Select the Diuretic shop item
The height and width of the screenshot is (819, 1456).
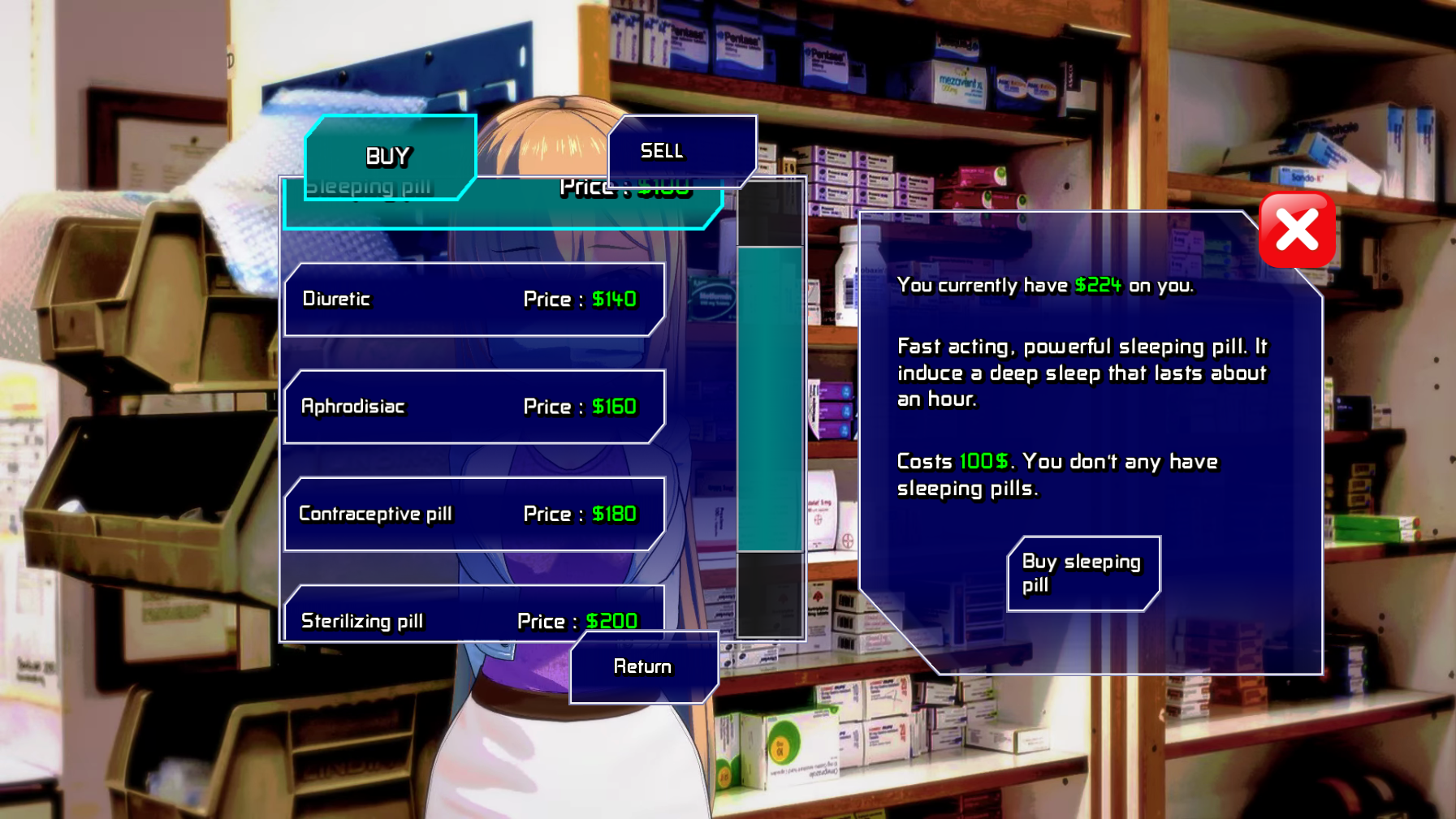473,300
